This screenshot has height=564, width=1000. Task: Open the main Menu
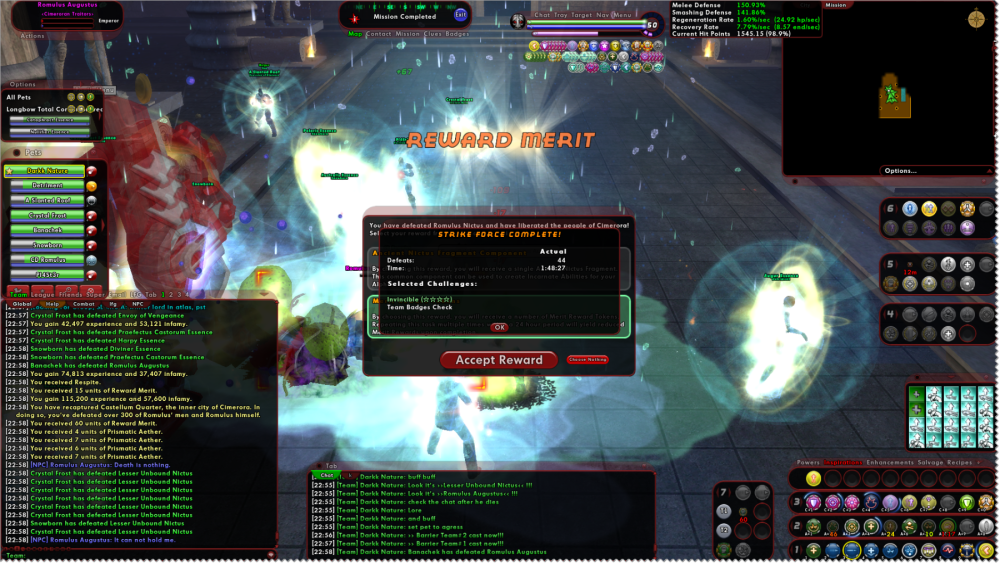[x=622, y=15]
